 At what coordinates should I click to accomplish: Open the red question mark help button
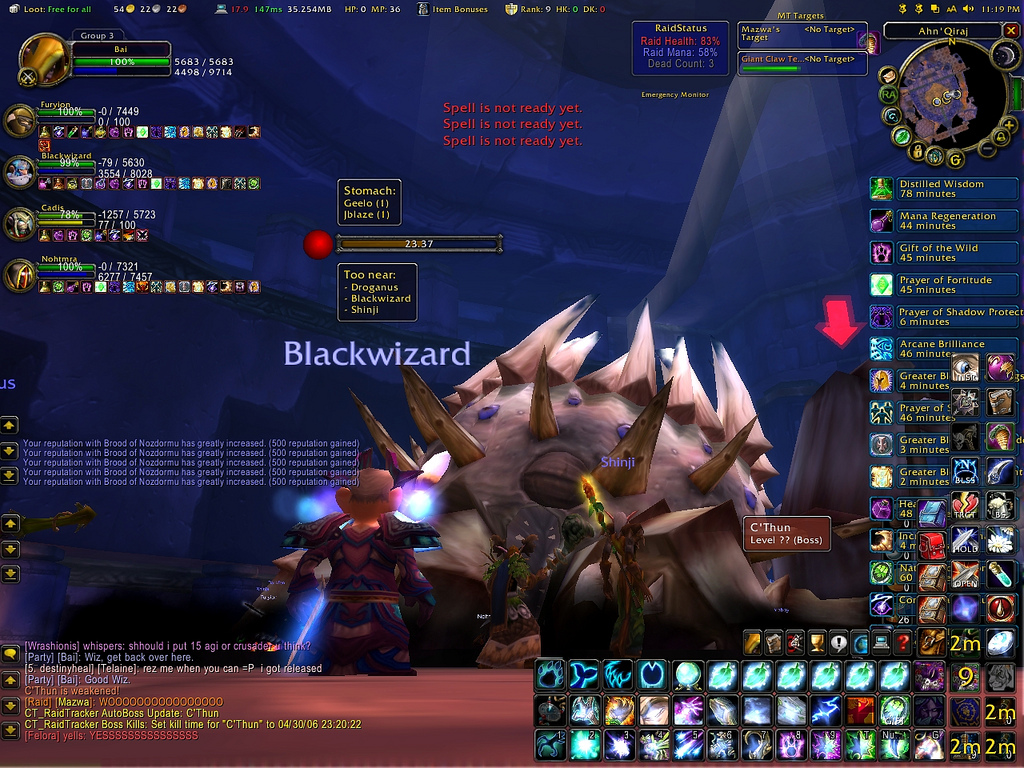[902, 643]
